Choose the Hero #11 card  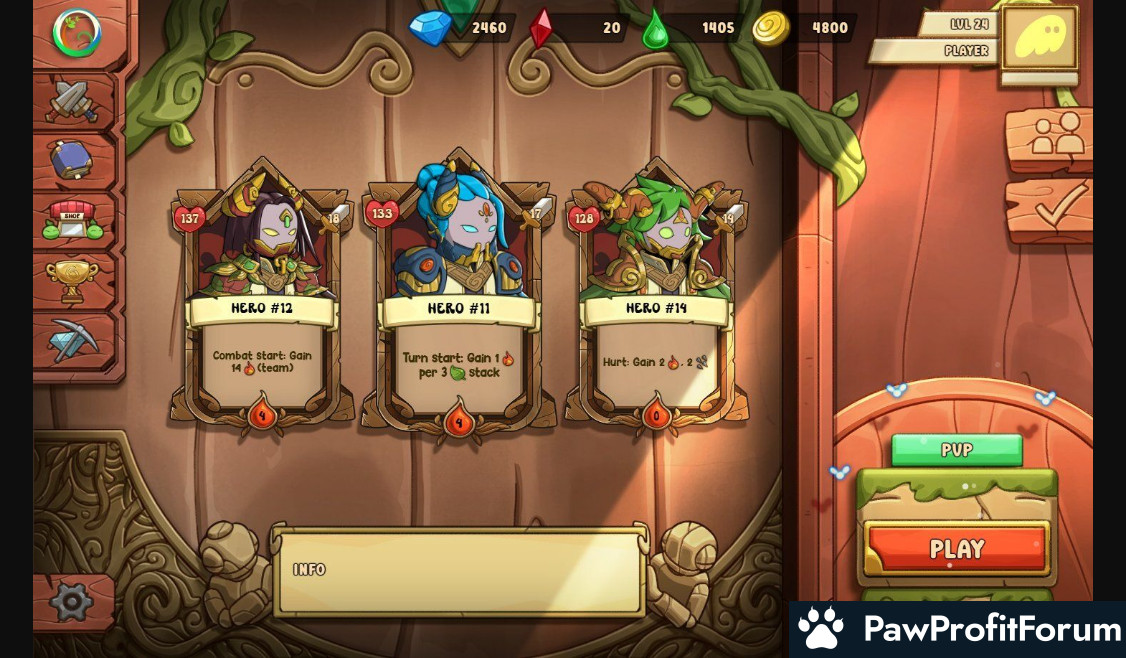coord(459,295)
